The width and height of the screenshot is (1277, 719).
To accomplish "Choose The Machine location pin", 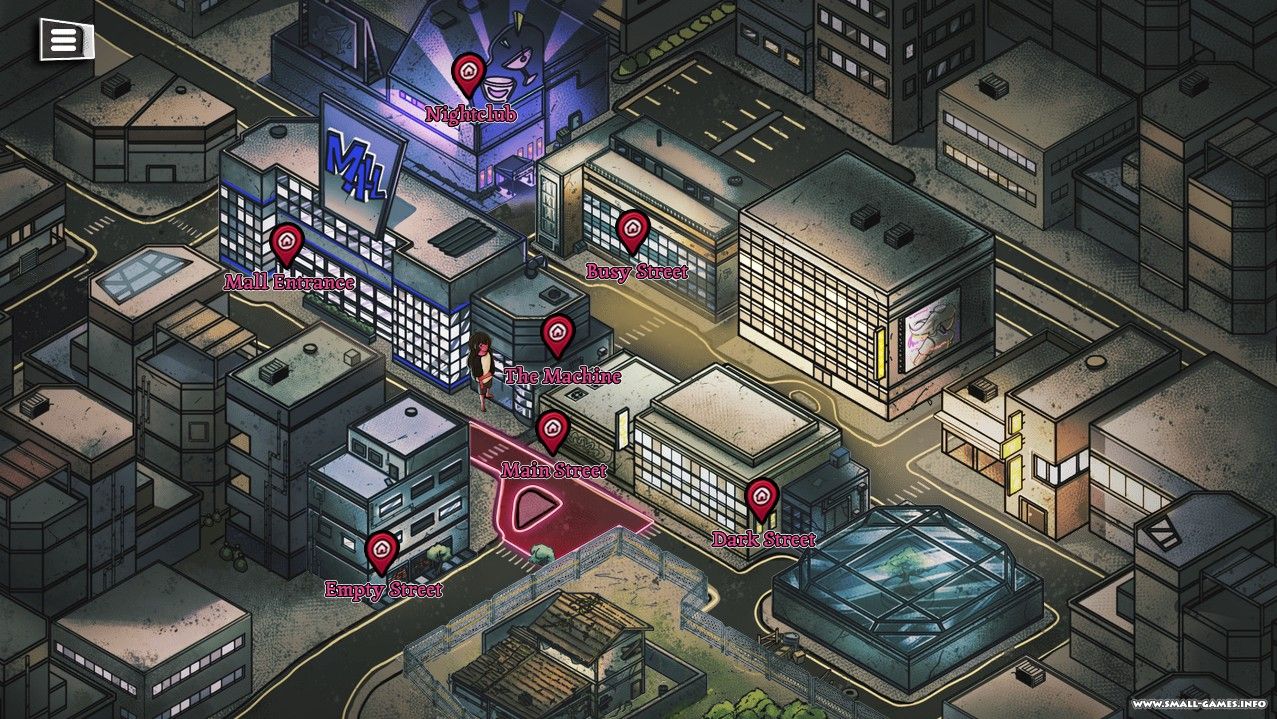I will tap(558, 334).
